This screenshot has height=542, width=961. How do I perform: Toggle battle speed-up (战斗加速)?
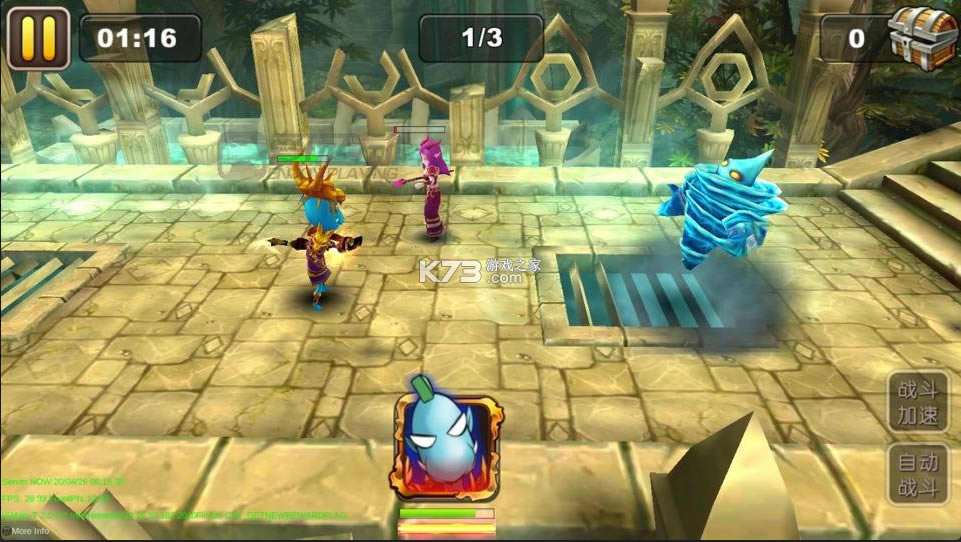[917, 401]
